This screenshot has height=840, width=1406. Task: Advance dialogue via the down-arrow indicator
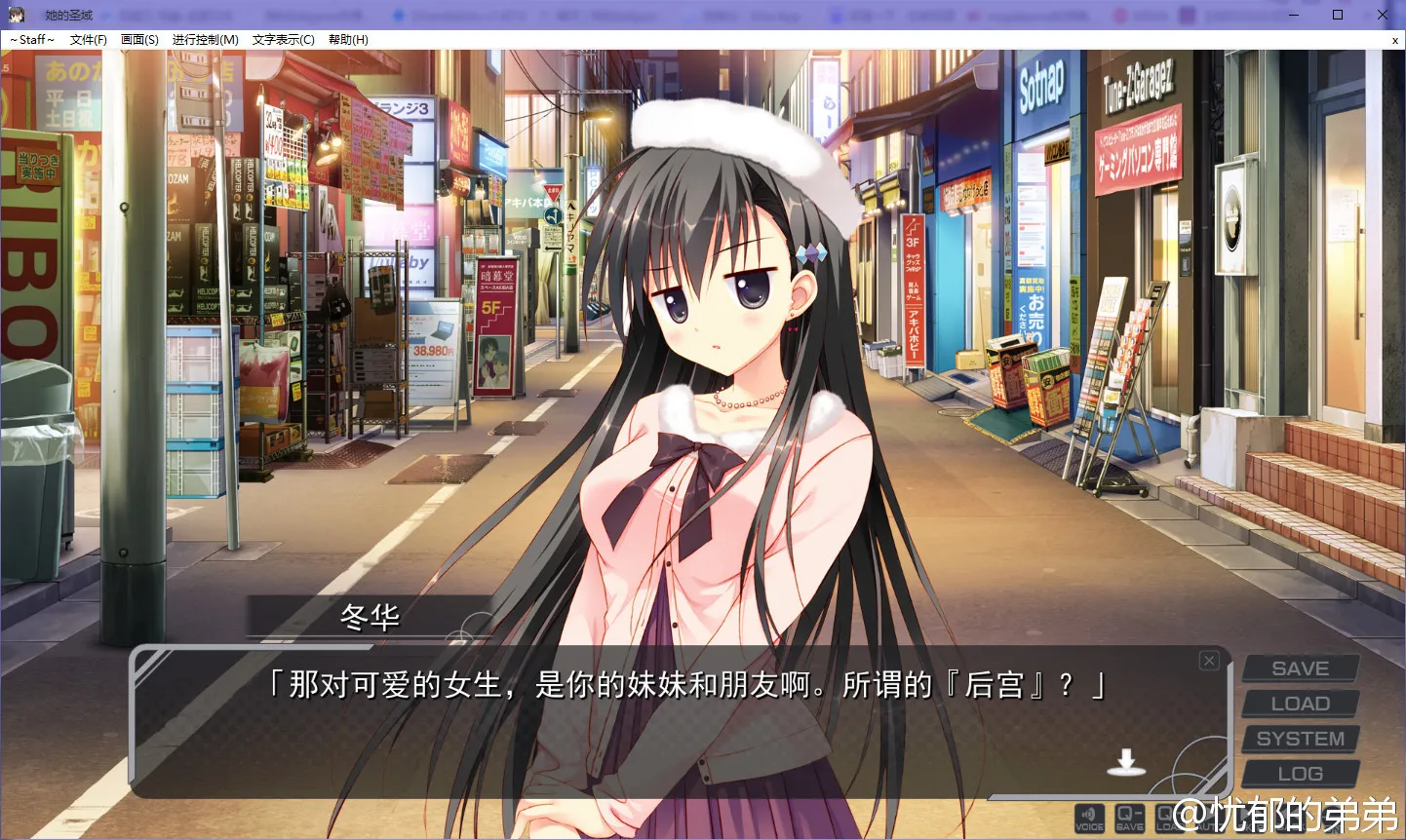[1125, 762]
